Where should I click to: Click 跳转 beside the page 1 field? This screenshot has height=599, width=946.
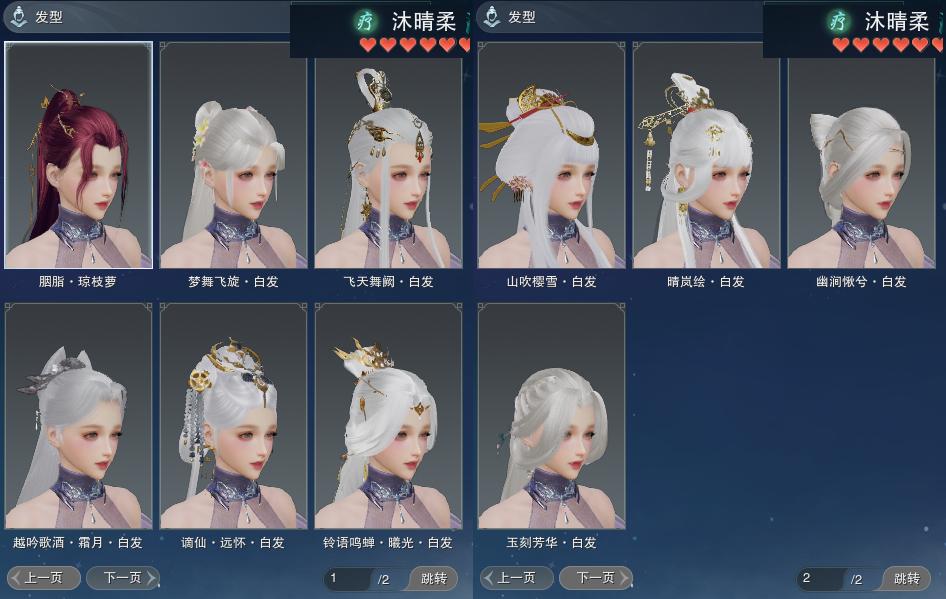click(x=434, y=578)
